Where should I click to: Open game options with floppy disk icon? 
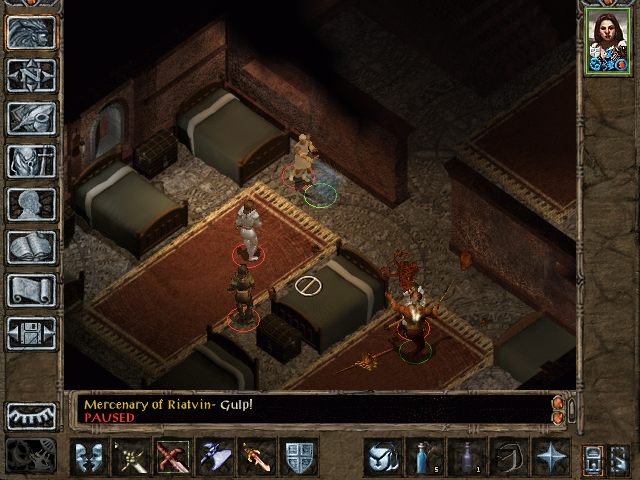(32, 333)
